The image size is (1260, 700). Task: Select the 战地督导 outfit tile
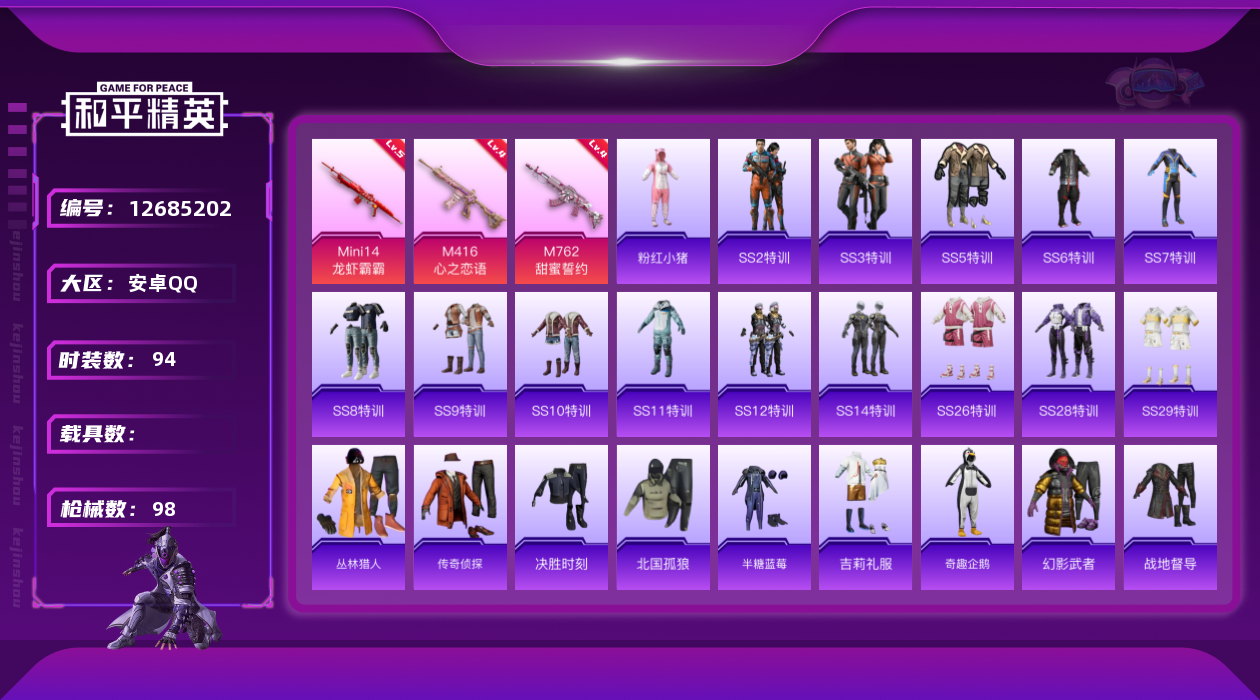pyautogui.click(x=1170, y=517)
